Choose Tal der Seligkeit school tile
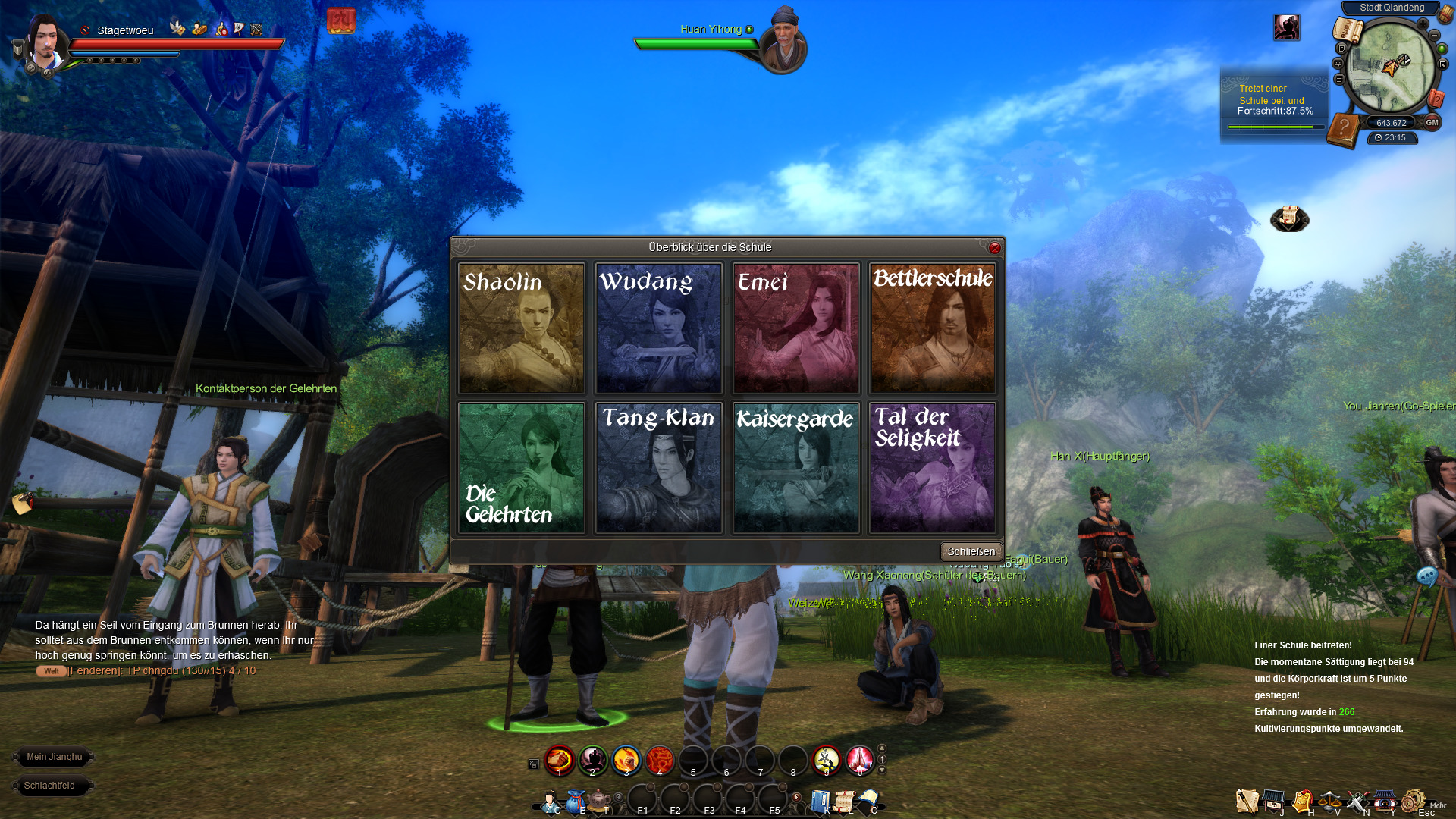The width and height of the screenshot is (1456, 819). pos(932,468)
